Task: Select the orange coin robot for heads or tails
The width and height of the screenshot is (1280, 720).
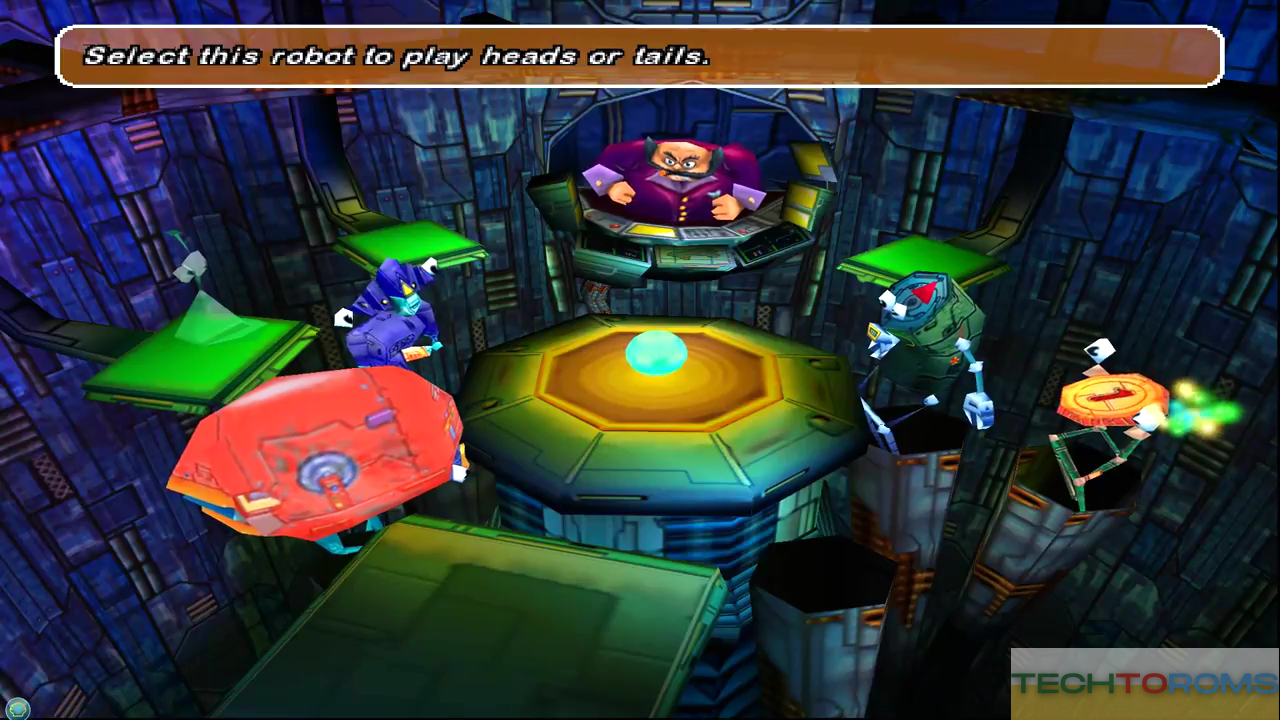Action: (1112, 400)
